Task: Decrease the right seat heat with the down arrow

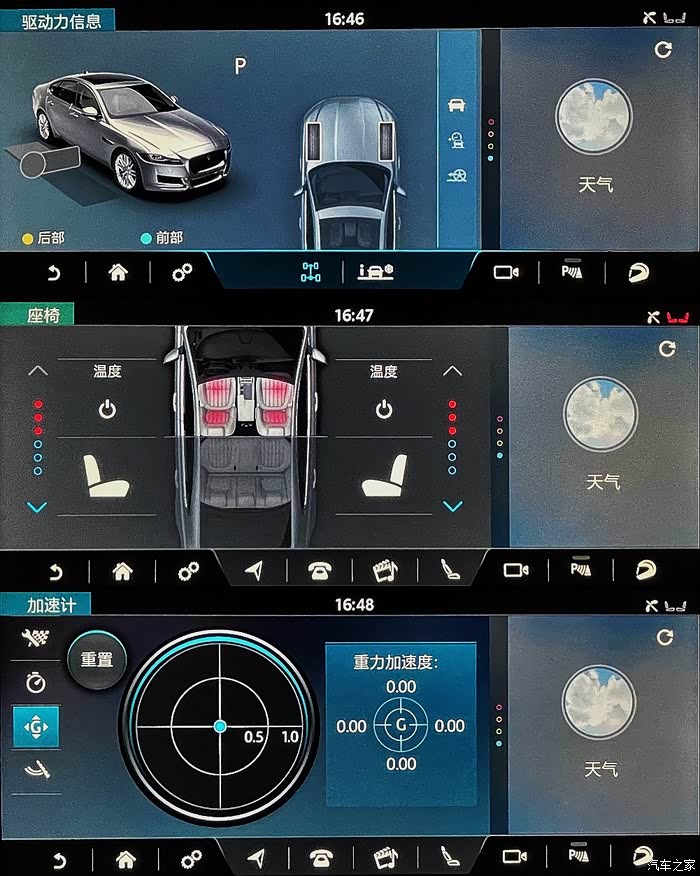Action: 452,507
